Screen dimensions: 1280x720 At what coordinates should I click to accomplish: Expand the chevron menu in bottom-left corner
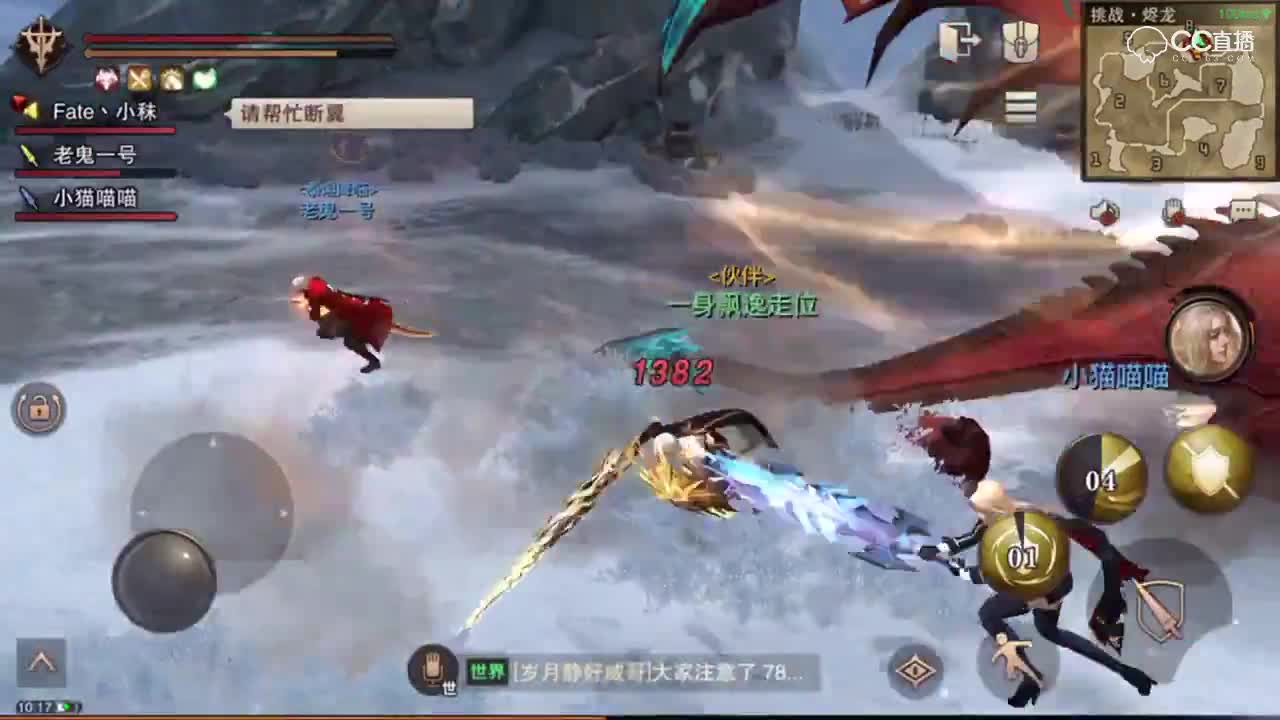click(42, 661)
